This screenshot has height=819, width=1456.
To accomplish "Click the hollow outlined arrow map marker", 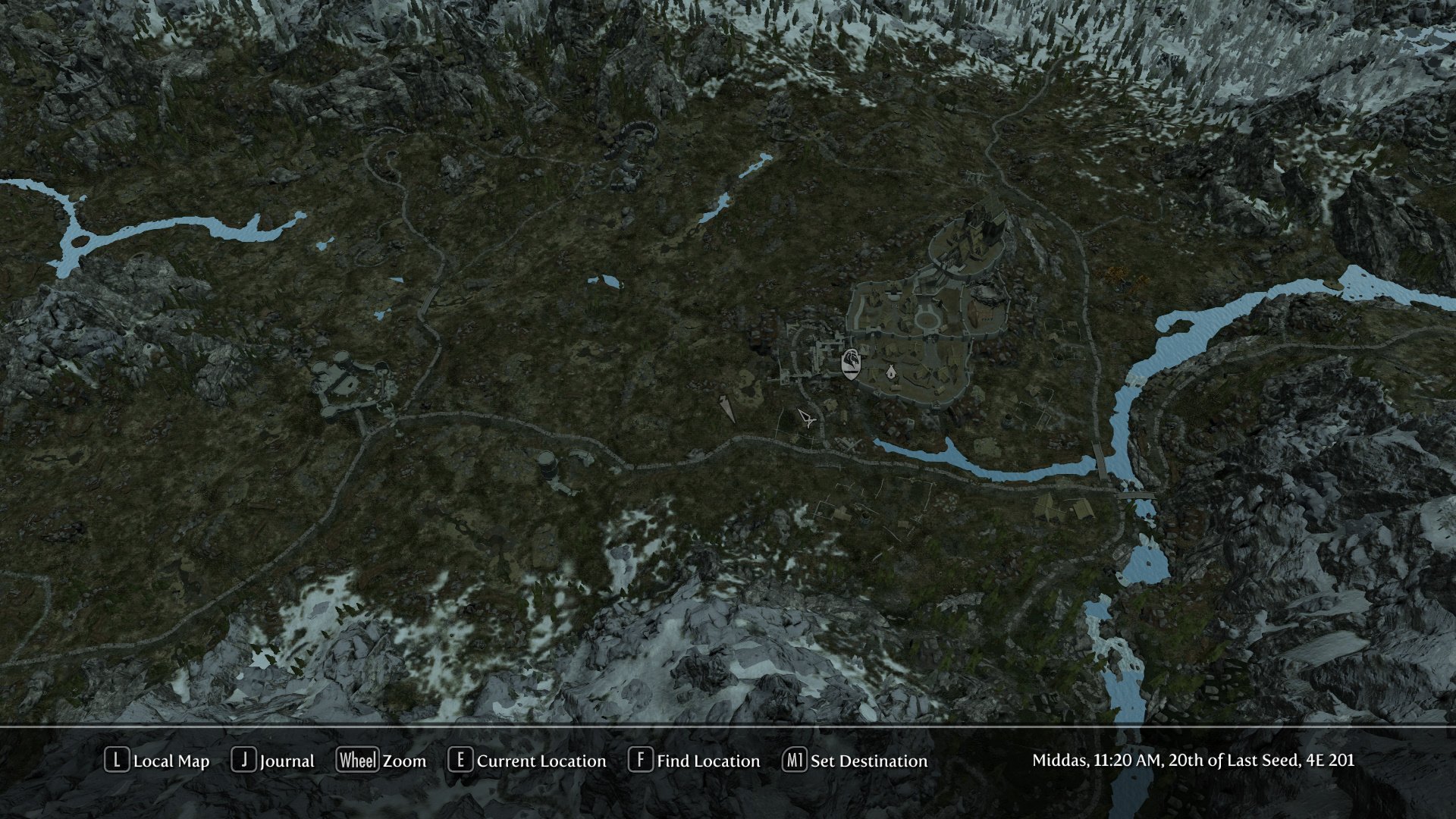I will point(806,417).
